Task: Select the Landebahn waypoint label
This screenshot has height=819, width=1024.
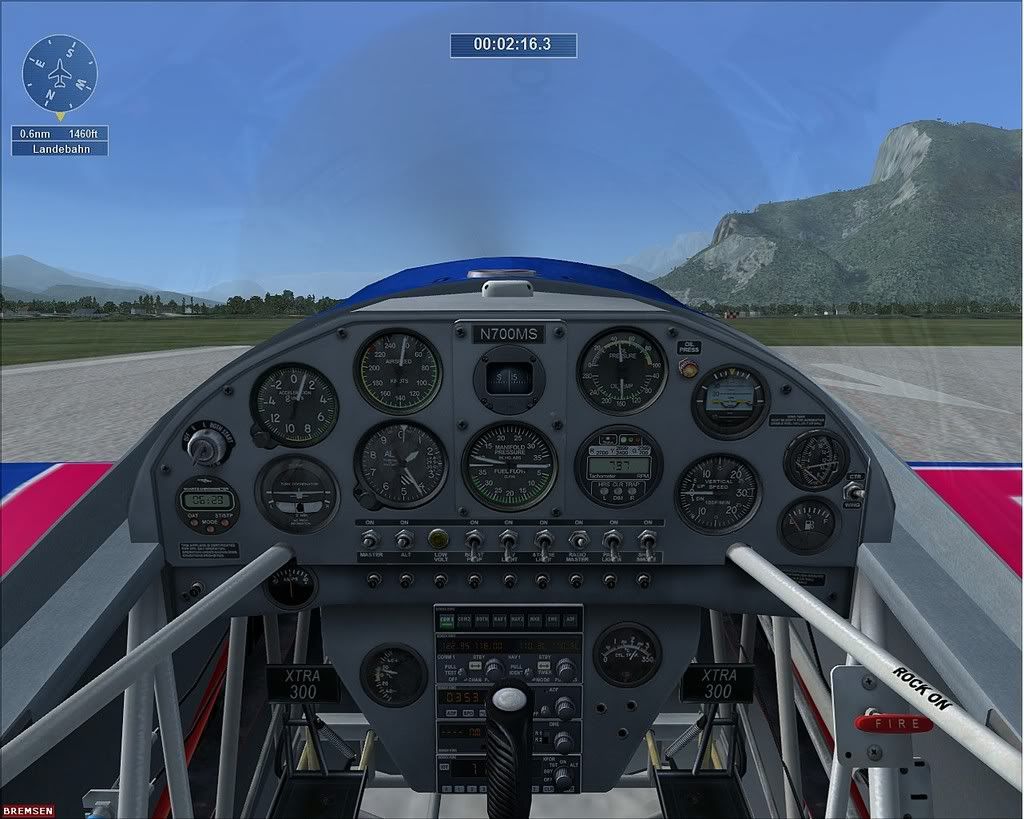Action: 60,149
